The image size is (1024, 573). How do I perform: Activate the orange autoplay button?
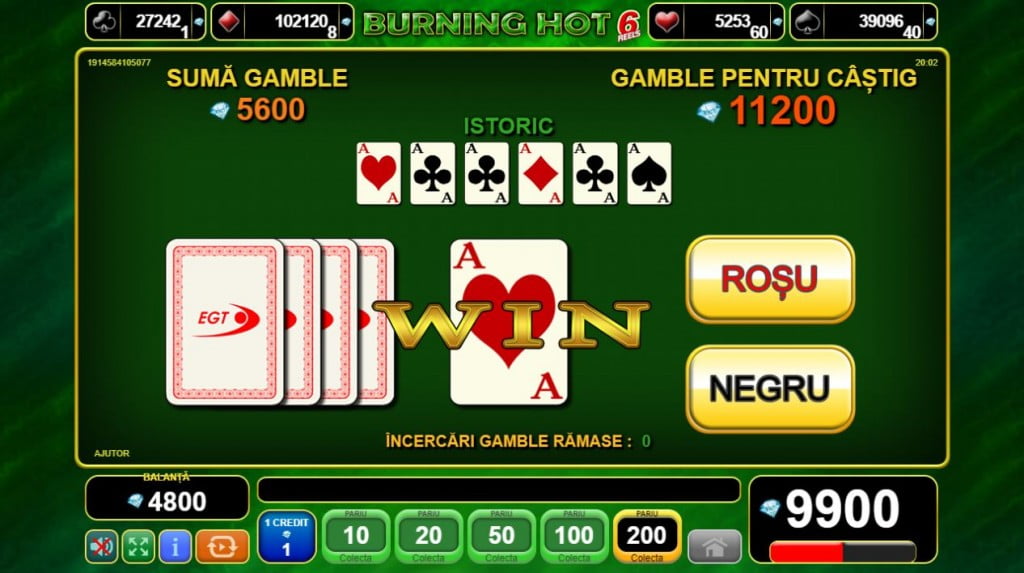221,546
